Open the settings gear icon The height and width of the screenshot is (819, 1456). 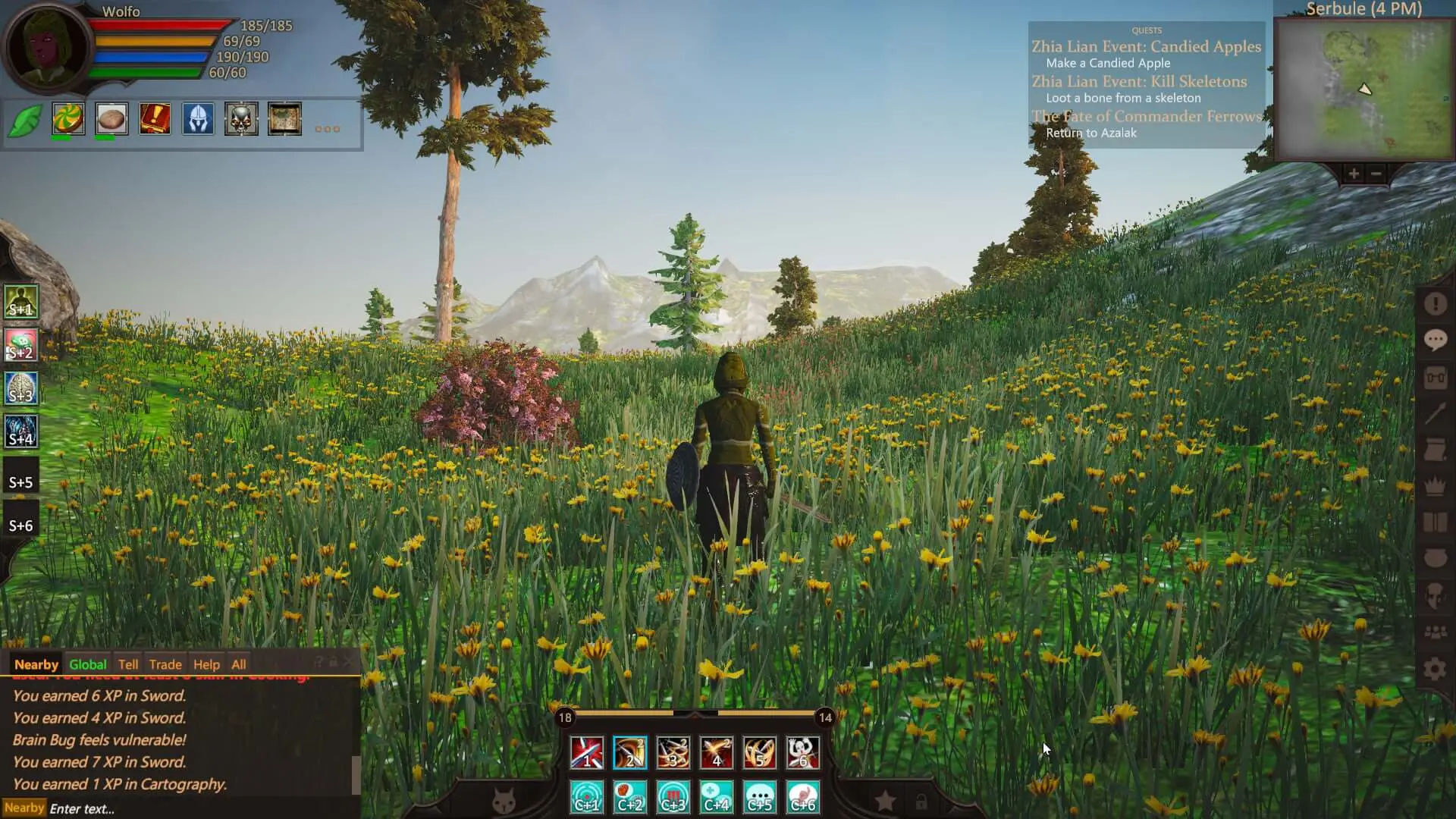click(x=1434, y=669)
